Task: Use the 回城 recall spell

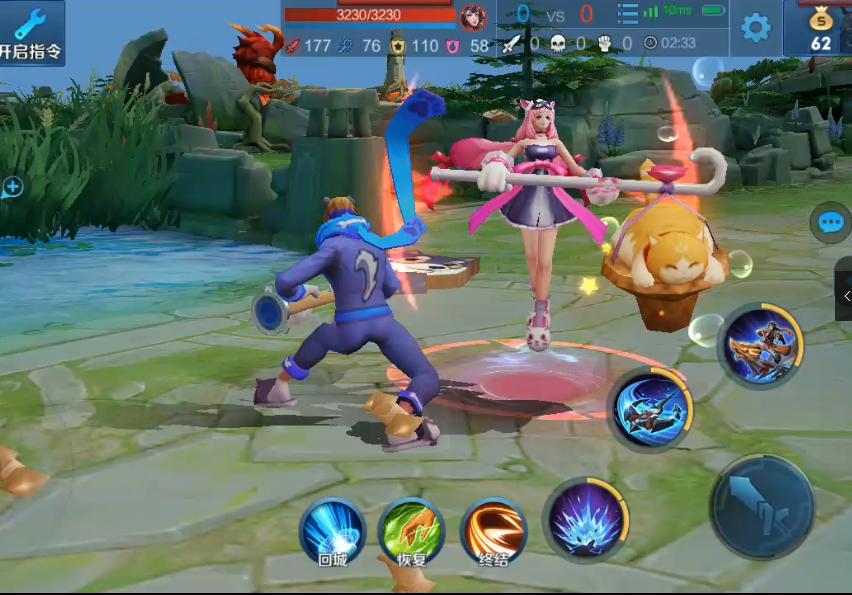Action: tap(332, 532)
